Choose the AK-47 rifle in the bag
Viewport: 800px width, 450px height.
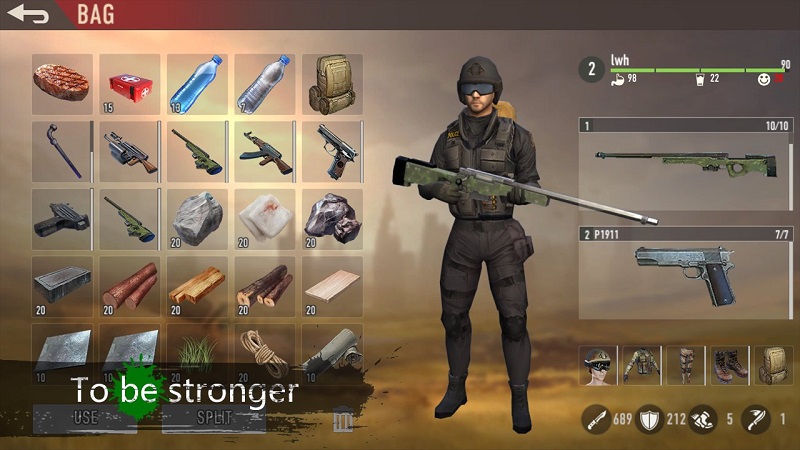[264, 151]
